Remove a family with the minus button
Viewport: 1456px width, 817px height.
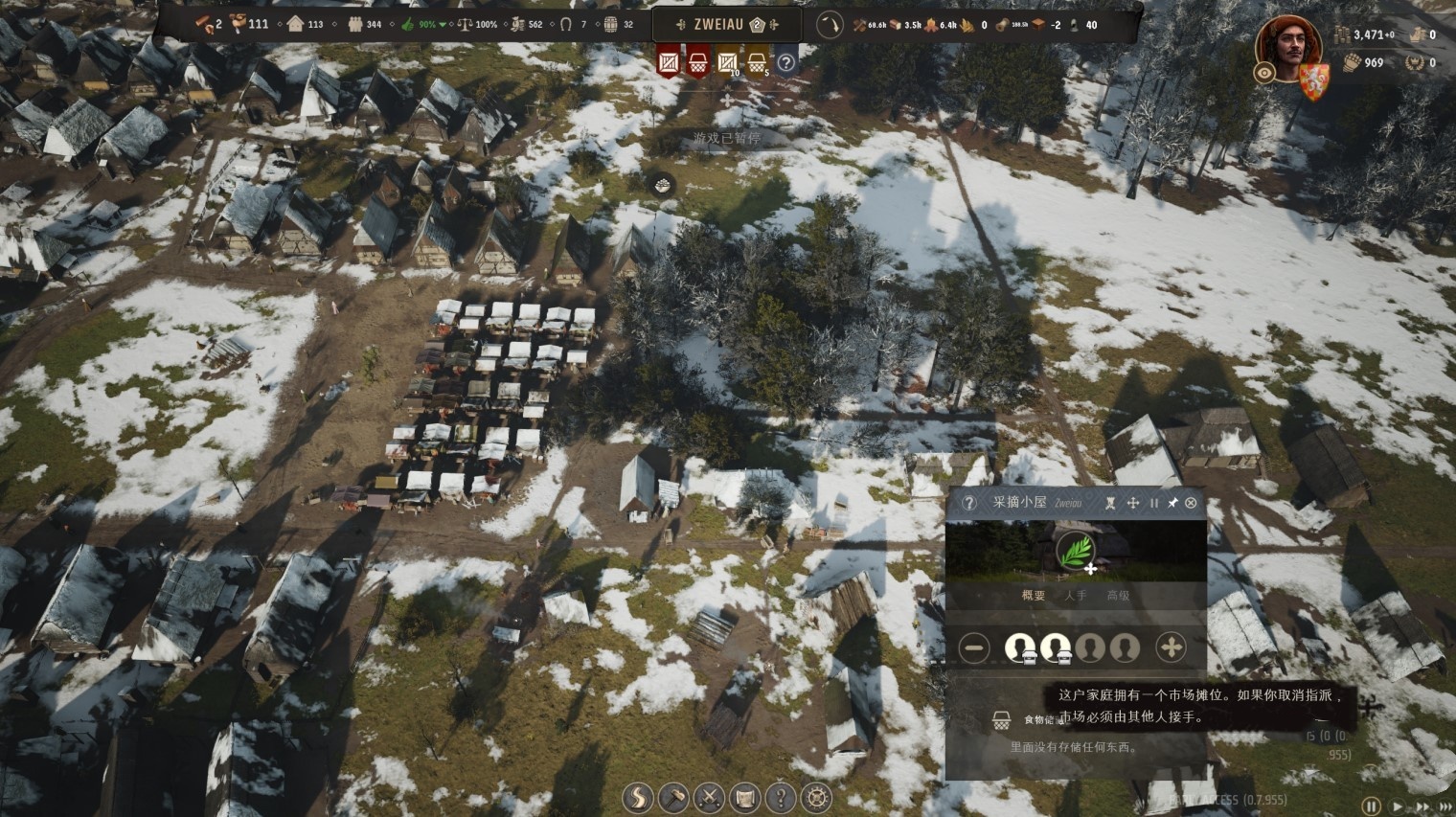974,647
